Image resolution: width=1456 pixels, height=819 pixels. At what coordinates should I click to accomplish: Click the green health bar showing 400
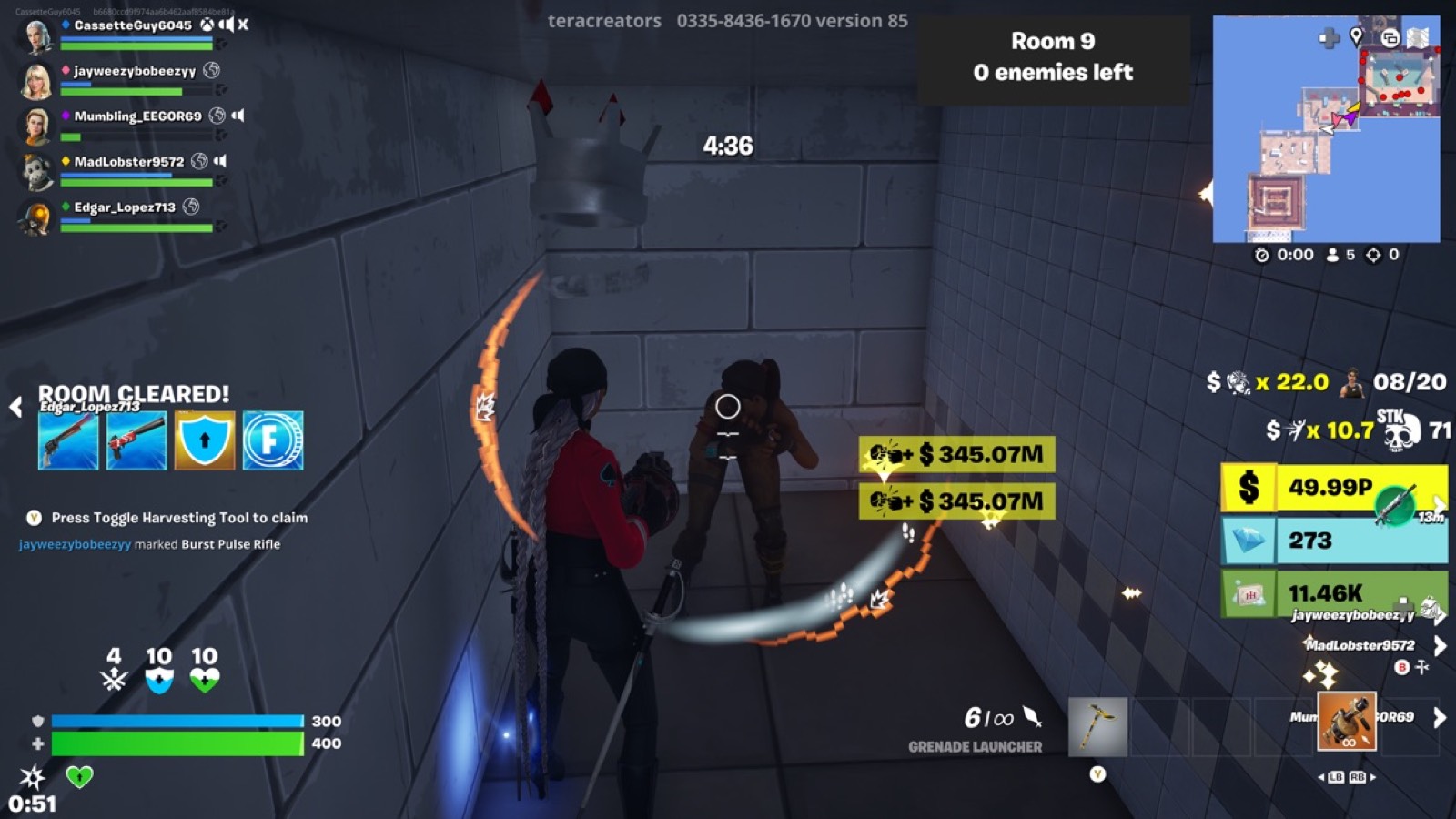(178, 744)
